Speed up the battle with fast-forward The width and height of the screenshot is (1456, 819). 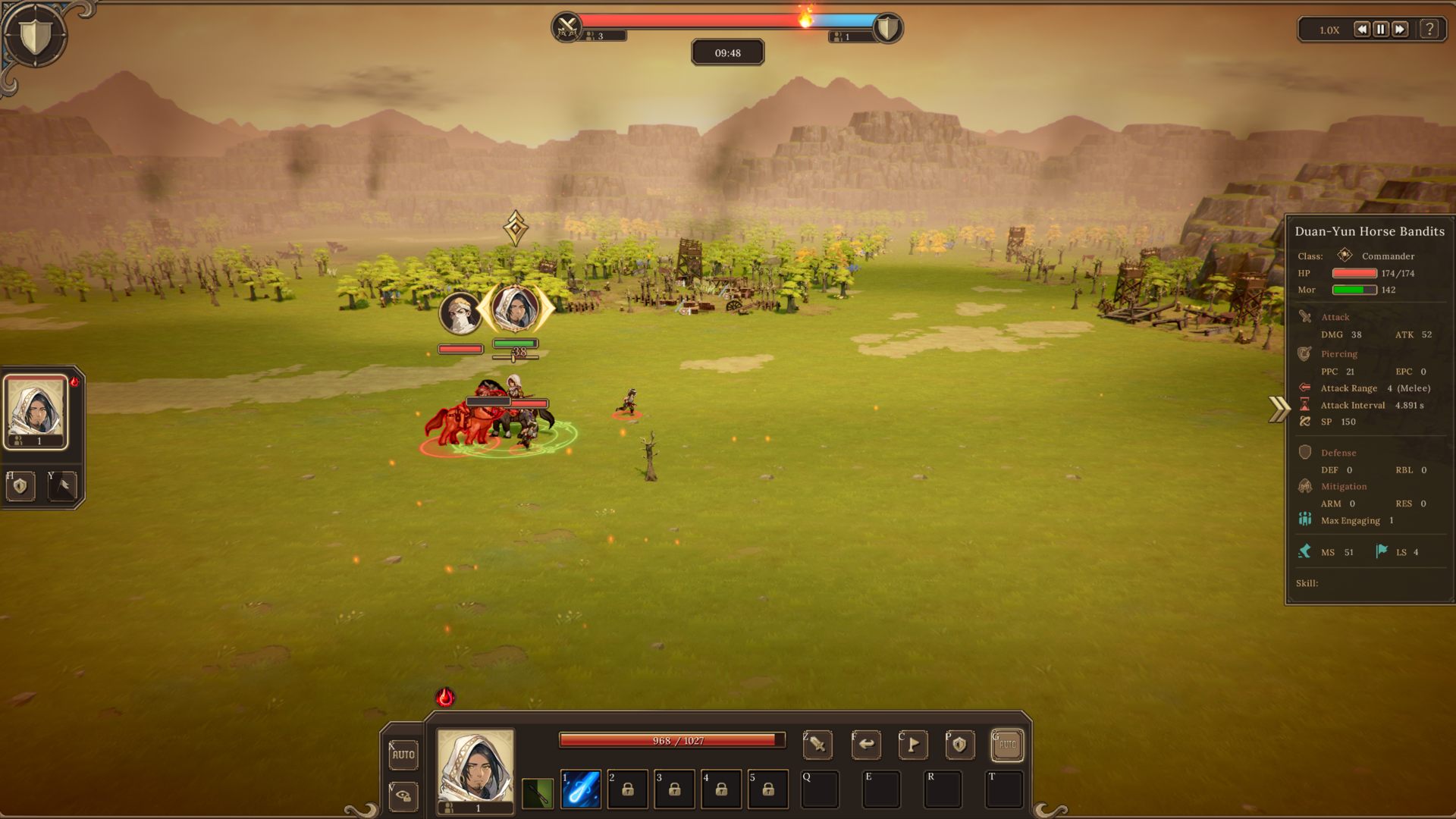pyautogui.click(x=1400, y=30)
